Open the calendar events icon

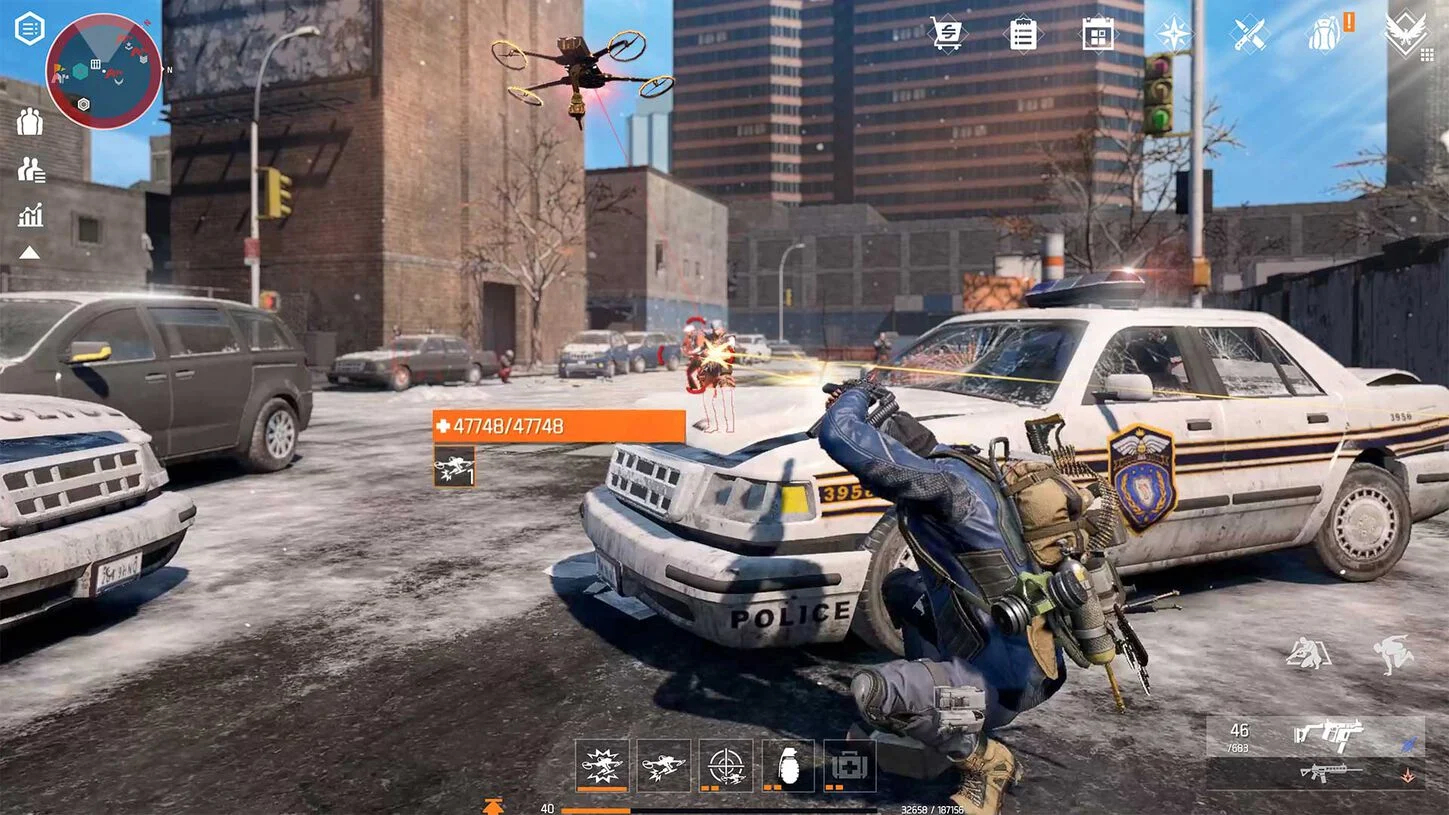pyautogui.click(x=1098, y=33)
